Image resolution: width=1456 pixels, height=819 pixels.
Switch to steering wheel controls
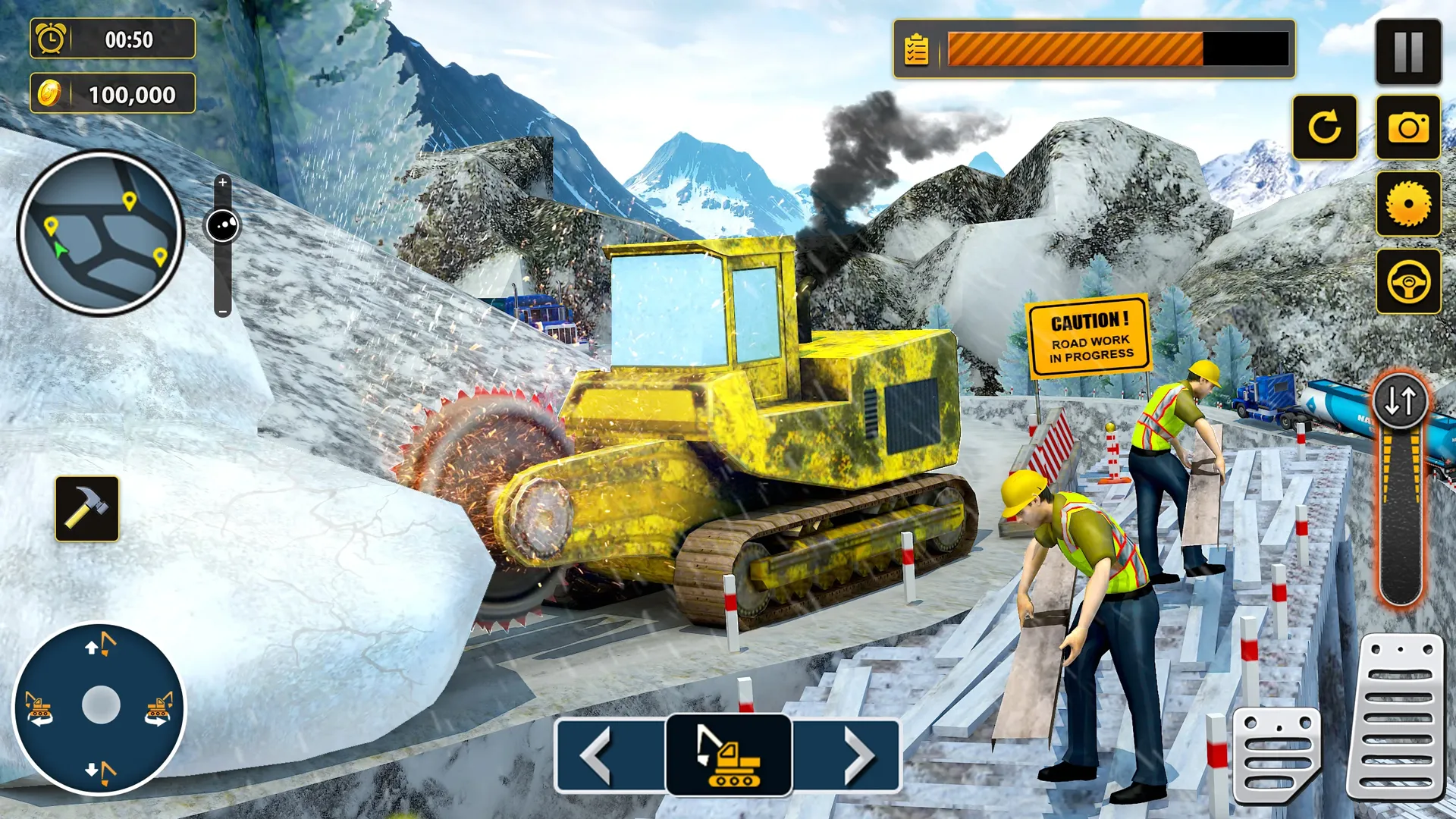click(1407, 281)
